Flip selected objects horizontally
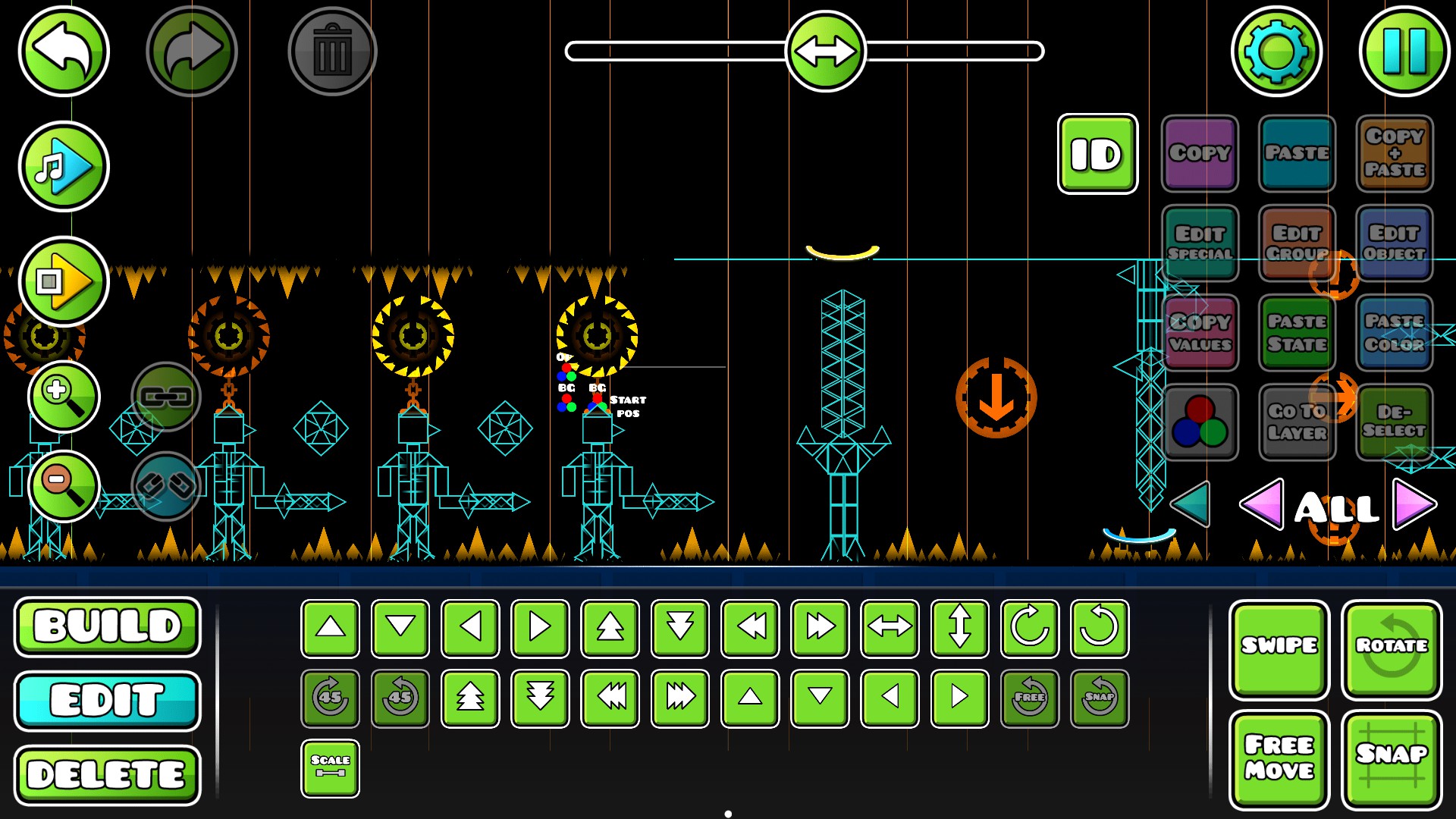Screen dimensions: 1456x819 click(x=889, y=628)
